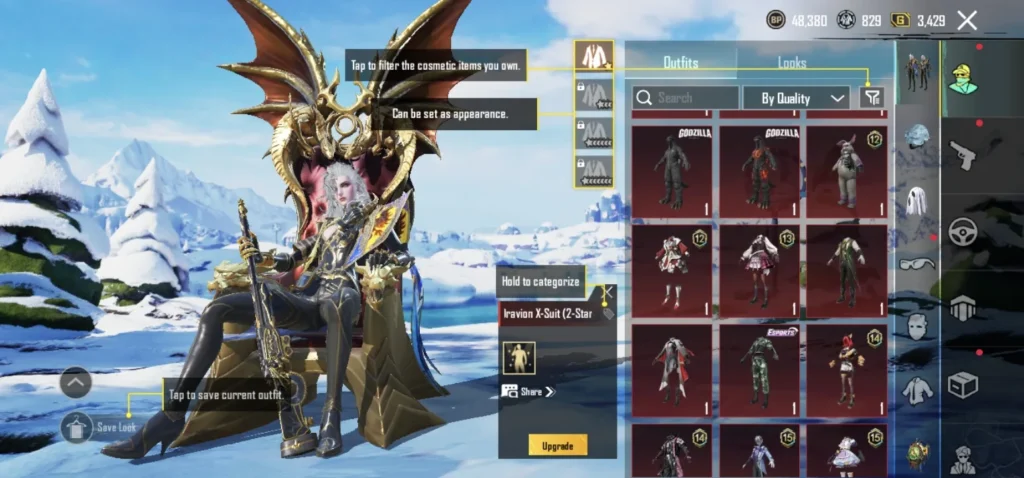Open the face mask category
This screenshot has height=478, width=1024.
[917, 326]
